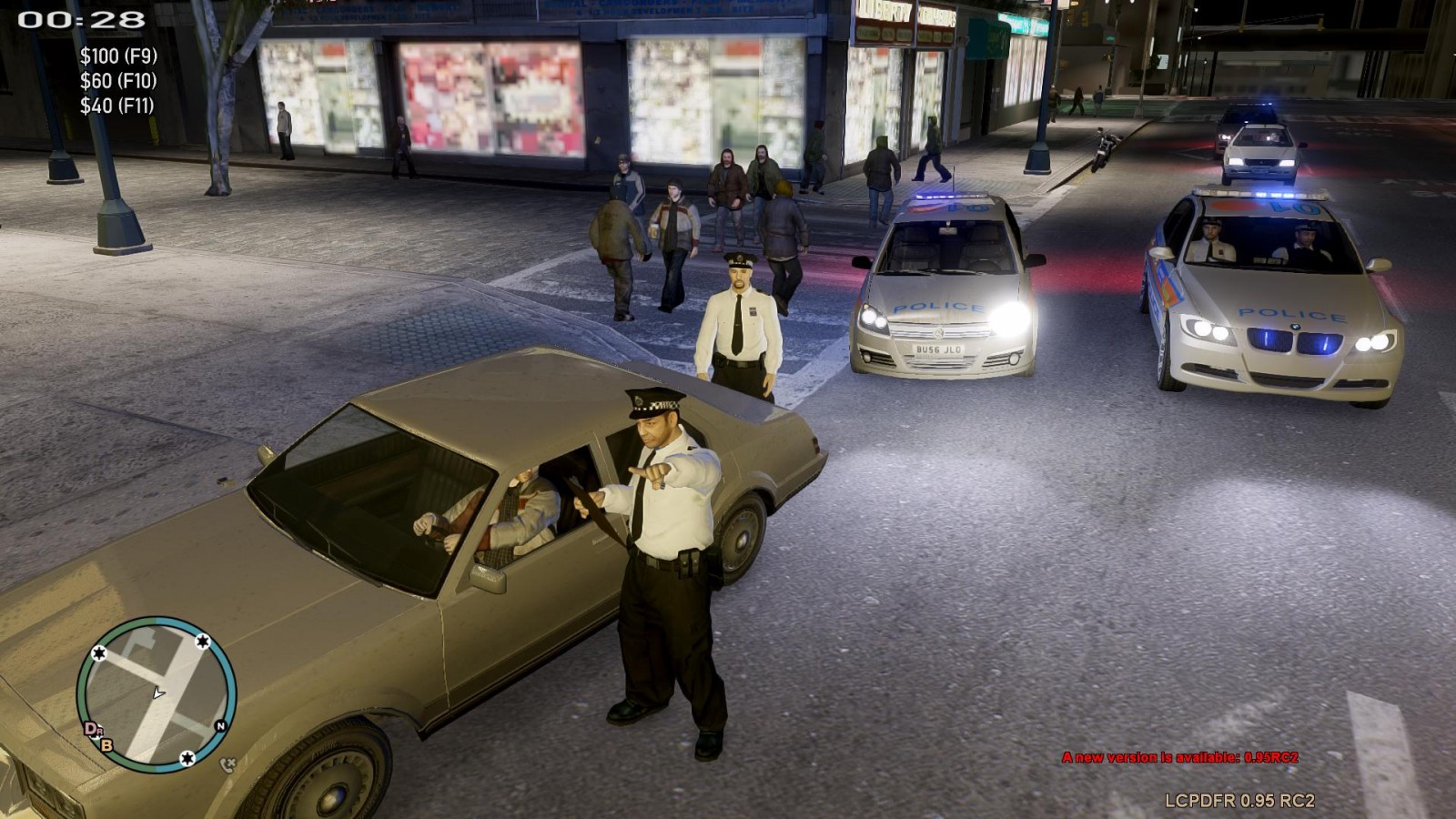Viewport: 1456px width, 819px height.
Task: Select the orange B blip on minimap
Action: click(106, 745)
